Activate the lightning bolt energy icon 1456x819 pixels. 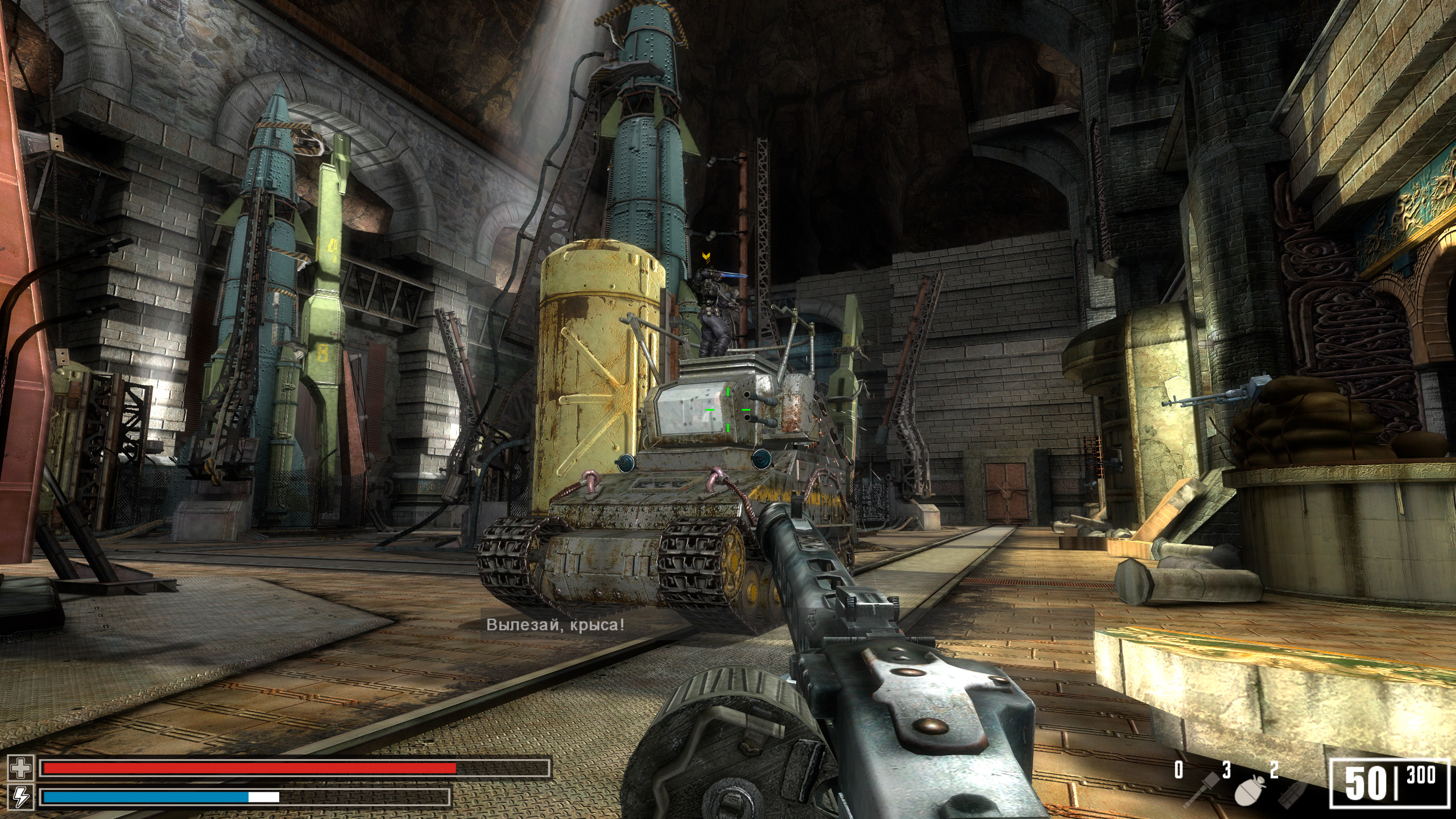(x=21, y=796)
